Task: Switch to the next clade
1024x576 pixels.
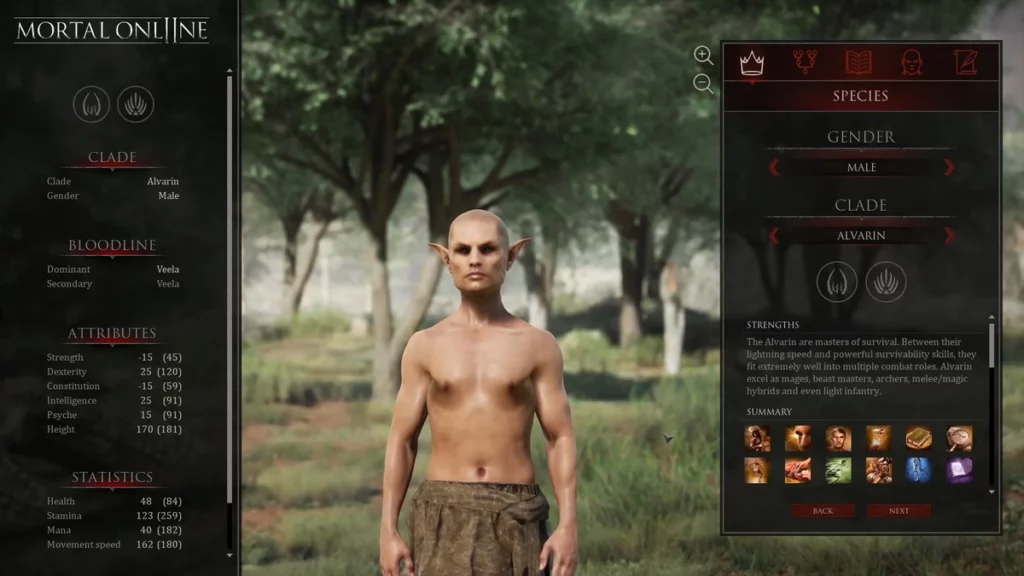Action: 949,236
